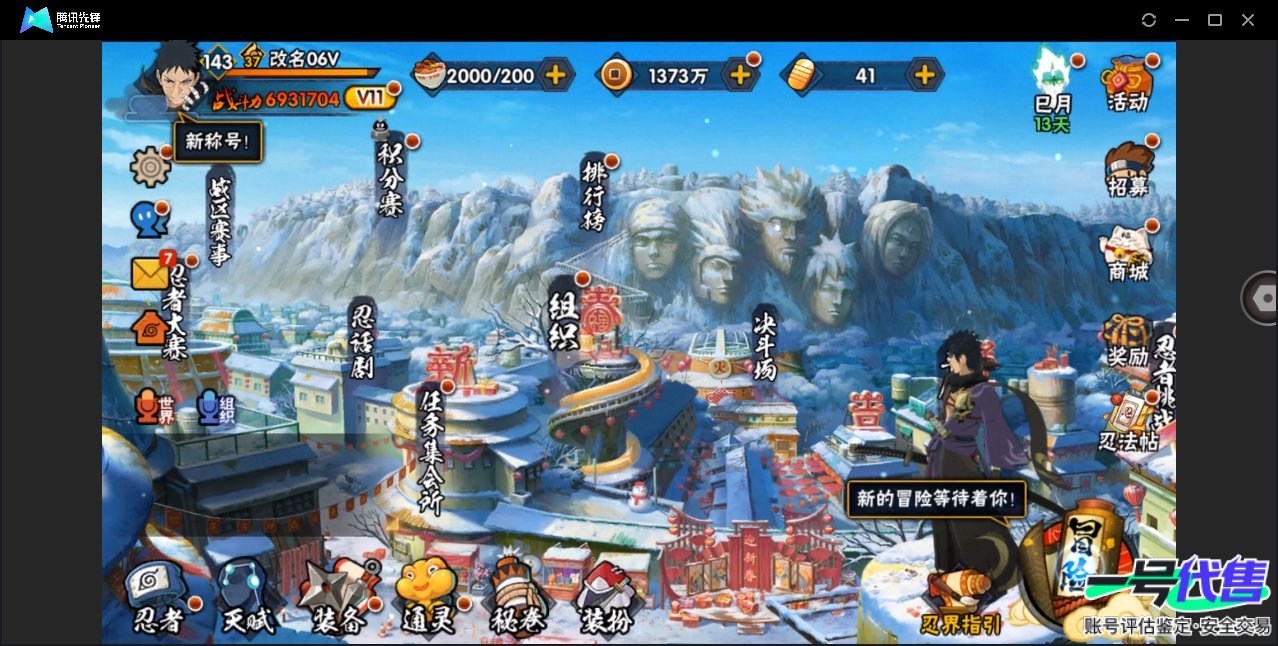Open the 忍法帖 ninja scroll pass
The image size is (1278, 646).
1127,423
